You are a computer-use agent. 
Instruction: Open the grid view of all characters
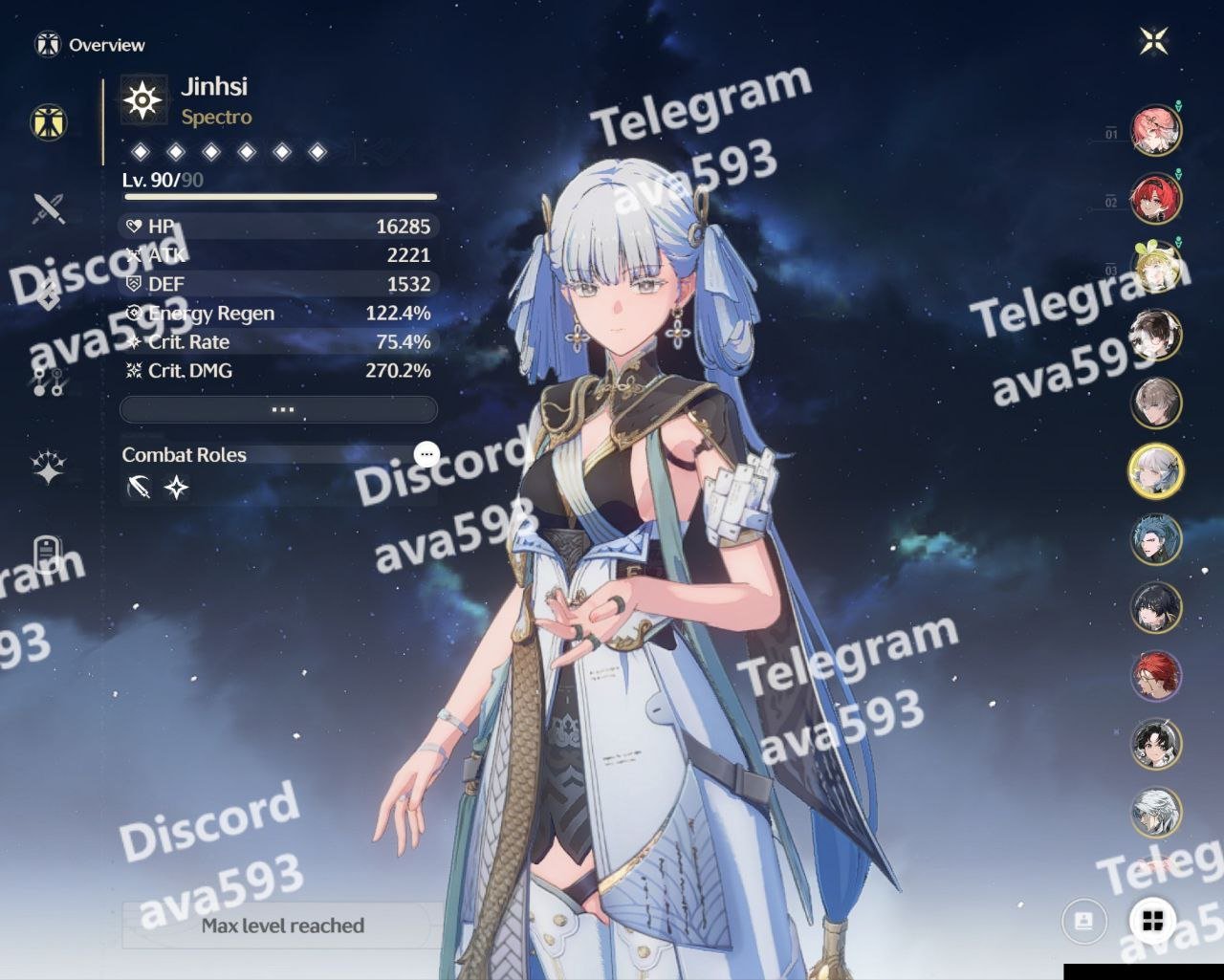click(x=1153, y=921)
